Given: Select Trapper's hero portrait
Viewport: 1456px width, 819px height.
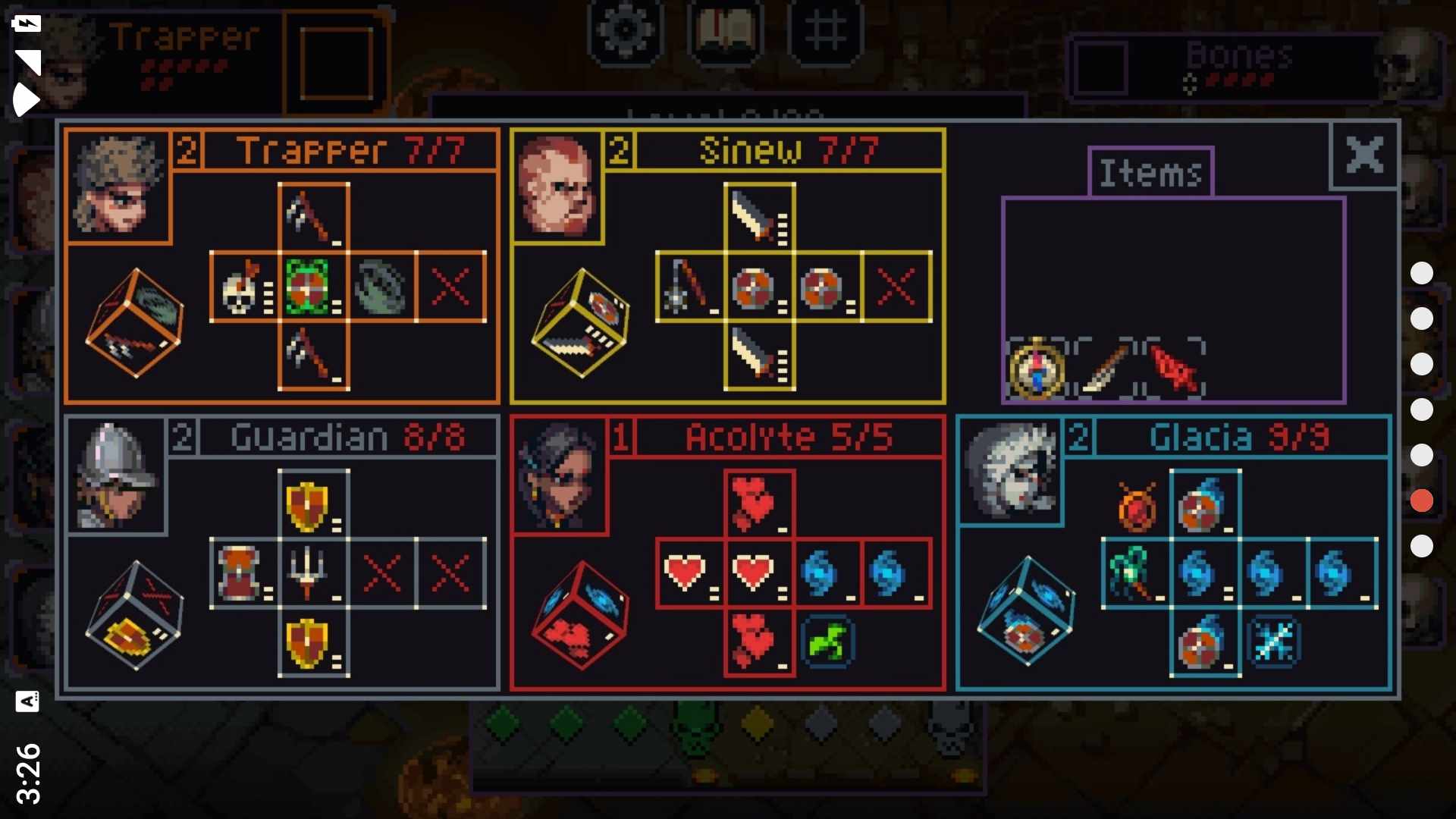Looking at the screenshot, I should pos(118,186).
